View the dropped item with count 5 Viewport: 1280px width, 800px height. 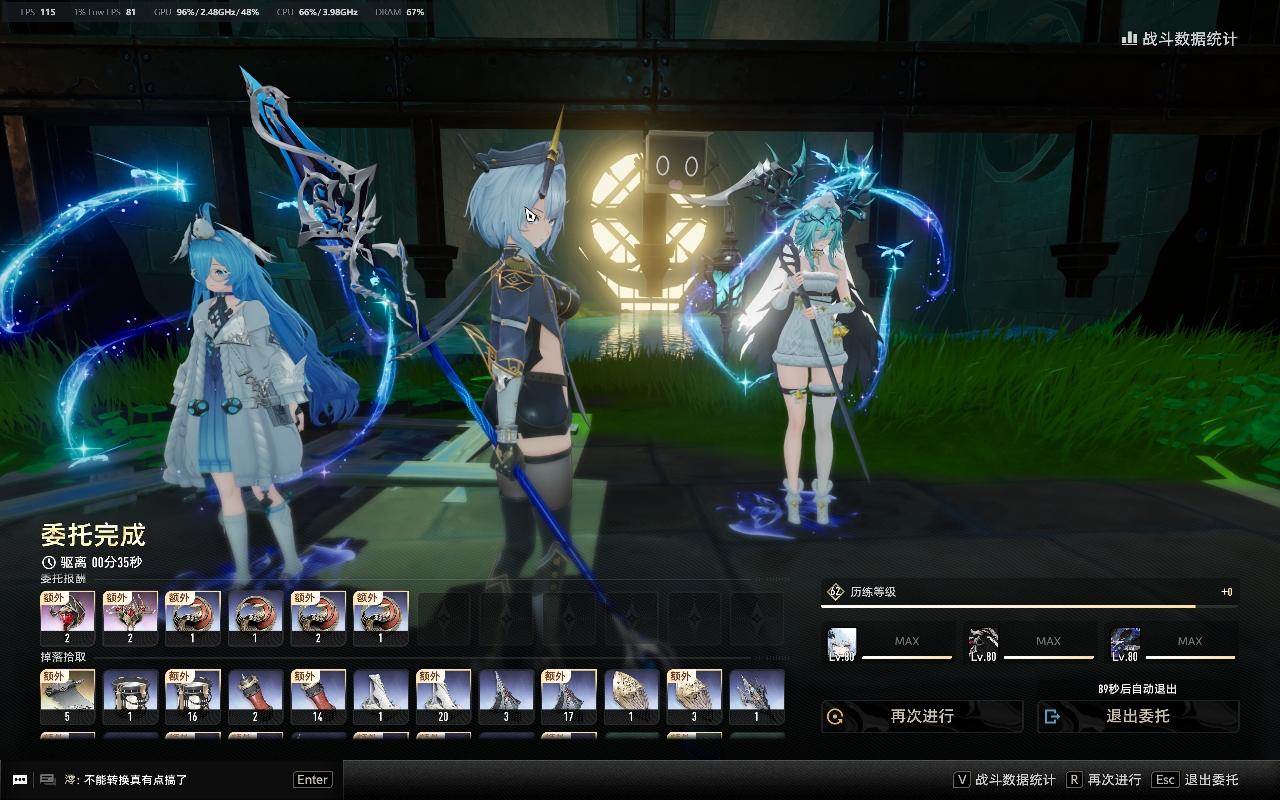click(68, 696)
